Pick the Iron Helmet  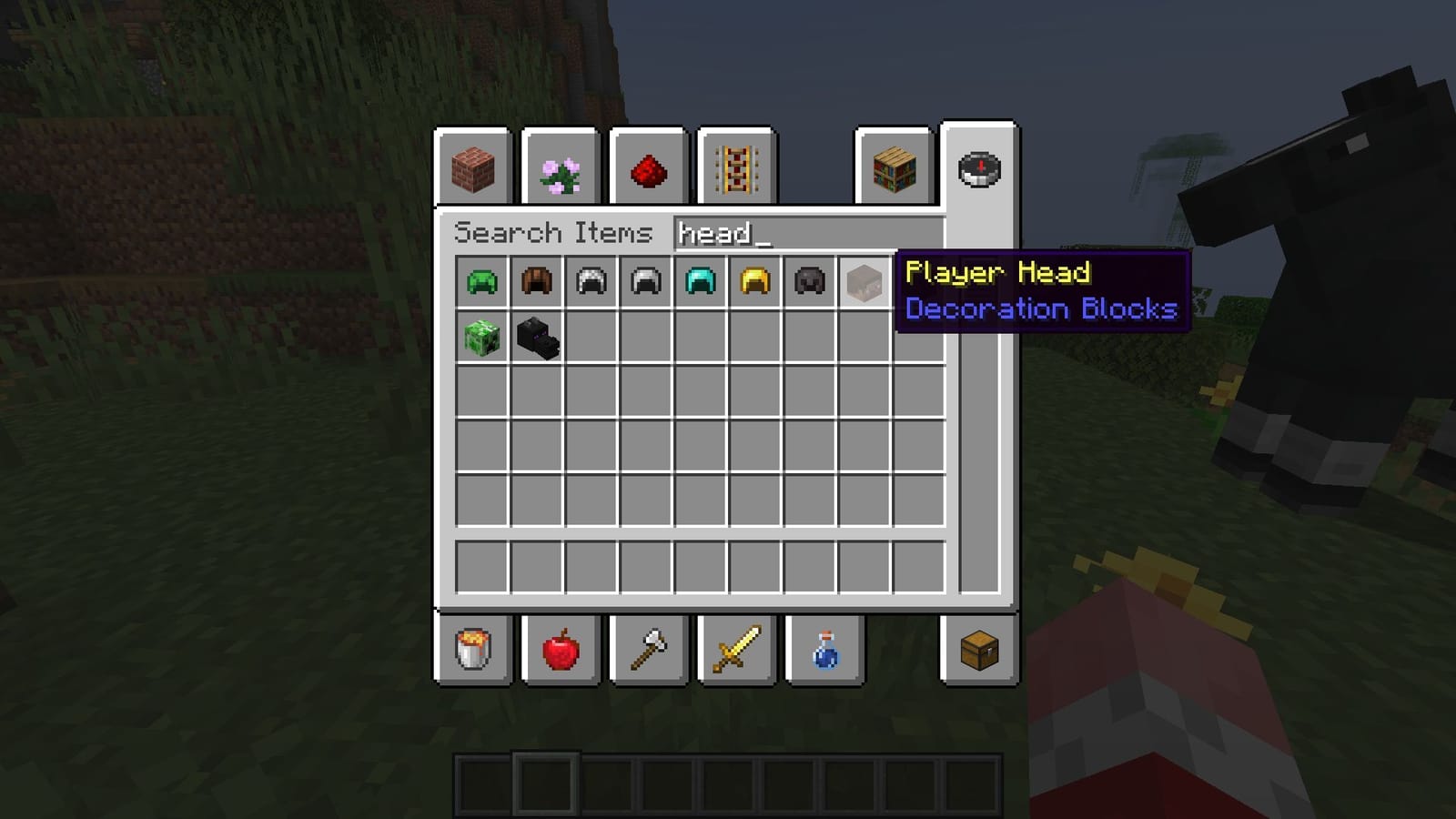click(x=648, y=282)
